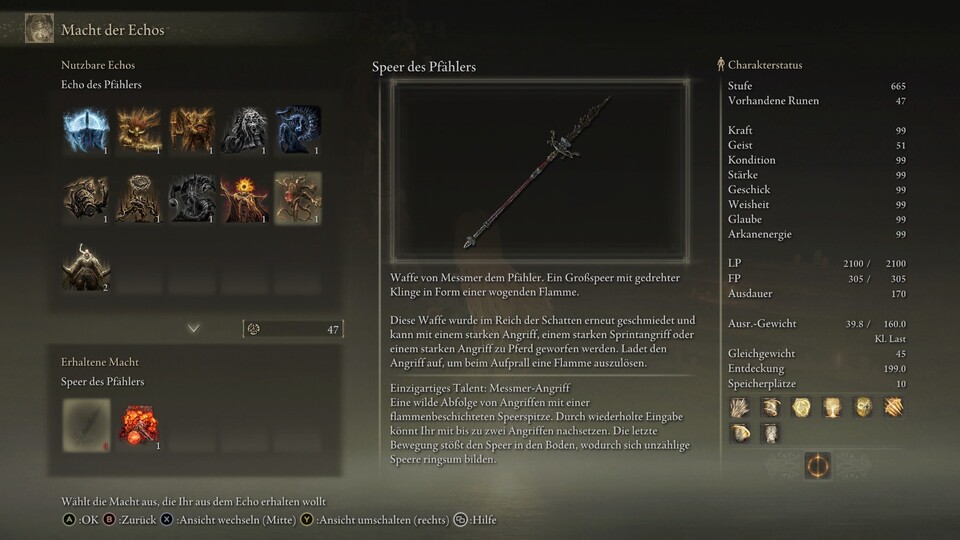Screen dimensions: 960x540
Task: Expand the echo list with the down arrow
Action: click(x=193, y=328)
